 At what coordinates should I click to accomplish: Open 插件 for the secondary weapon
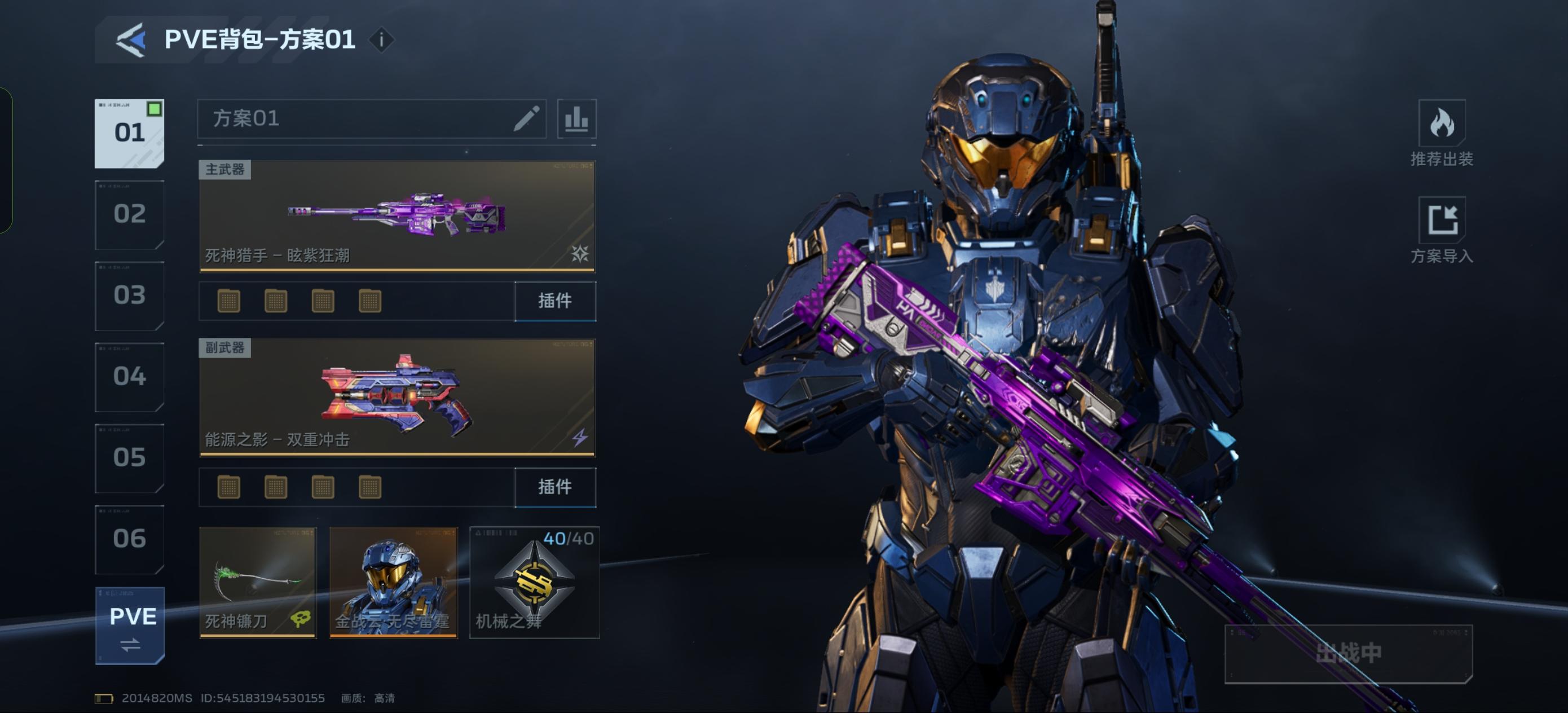pyautogui.click(x=554, y=487)
